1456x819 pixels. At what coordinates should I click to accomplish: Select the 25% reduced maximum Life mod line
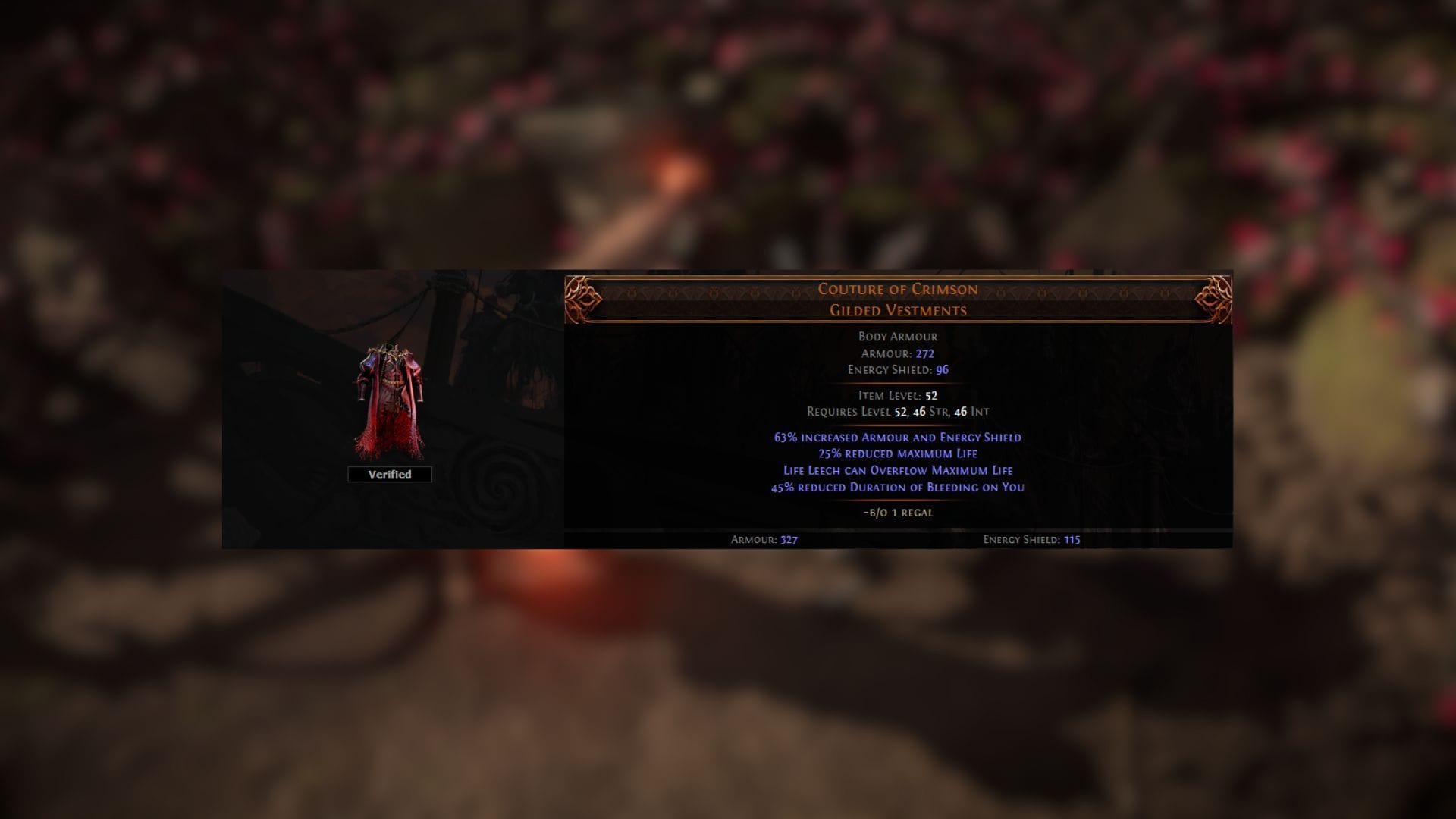pyautogui.click(x=896, y=453)
